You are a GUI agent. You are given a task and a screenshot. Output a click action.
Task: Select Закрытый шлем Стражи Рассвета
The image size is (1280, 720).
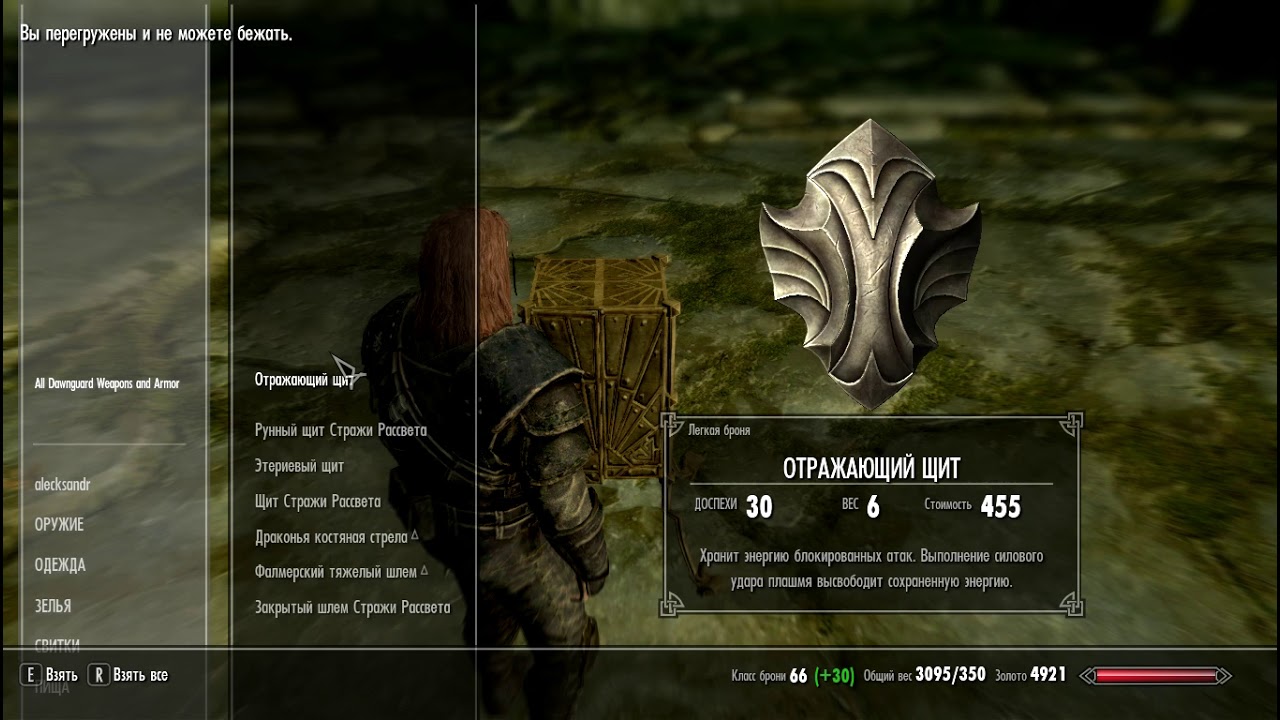[352, 607]
